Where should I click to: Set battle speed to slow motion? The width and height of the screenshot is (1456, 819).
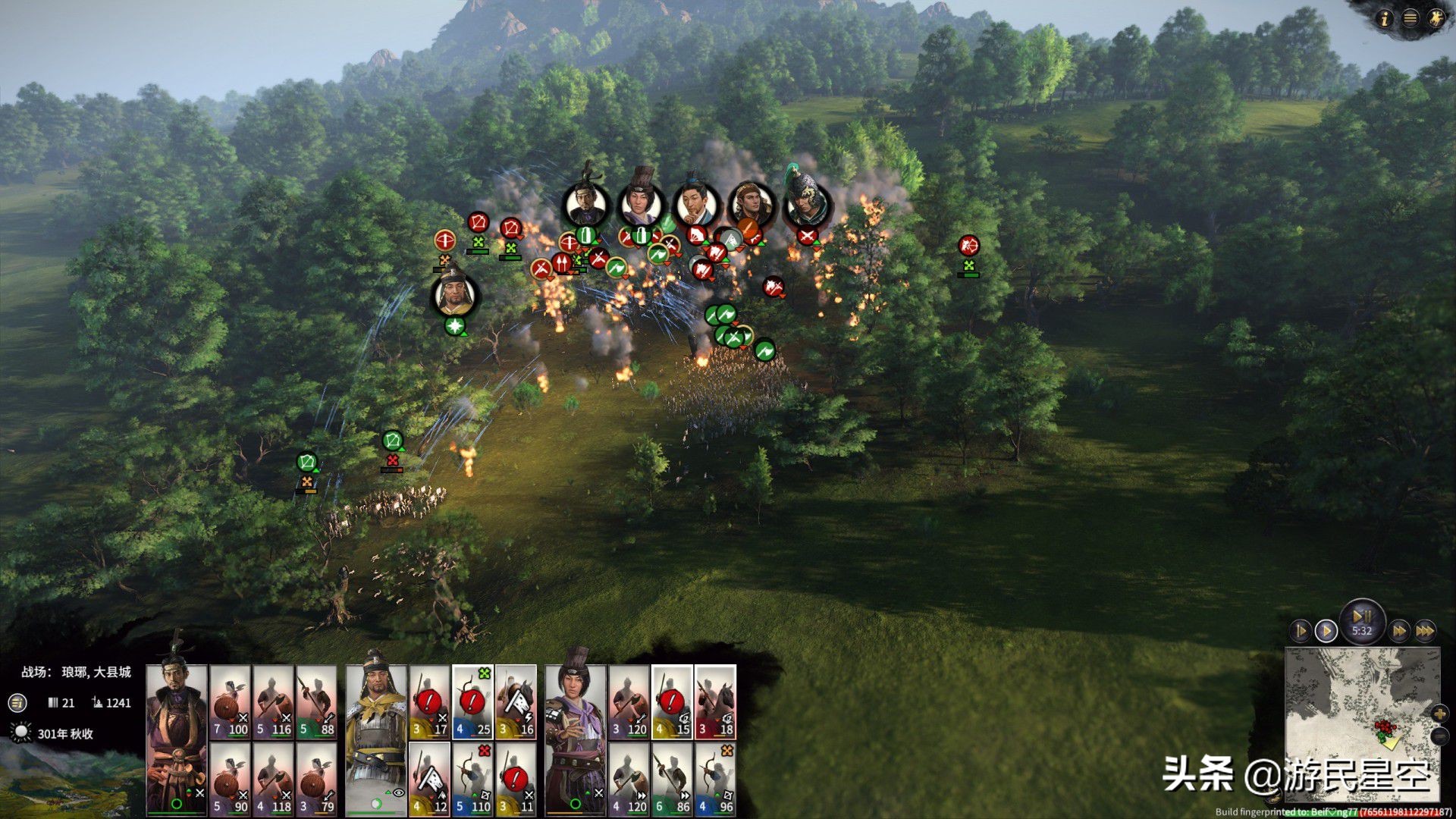(x=1300, y=630)
